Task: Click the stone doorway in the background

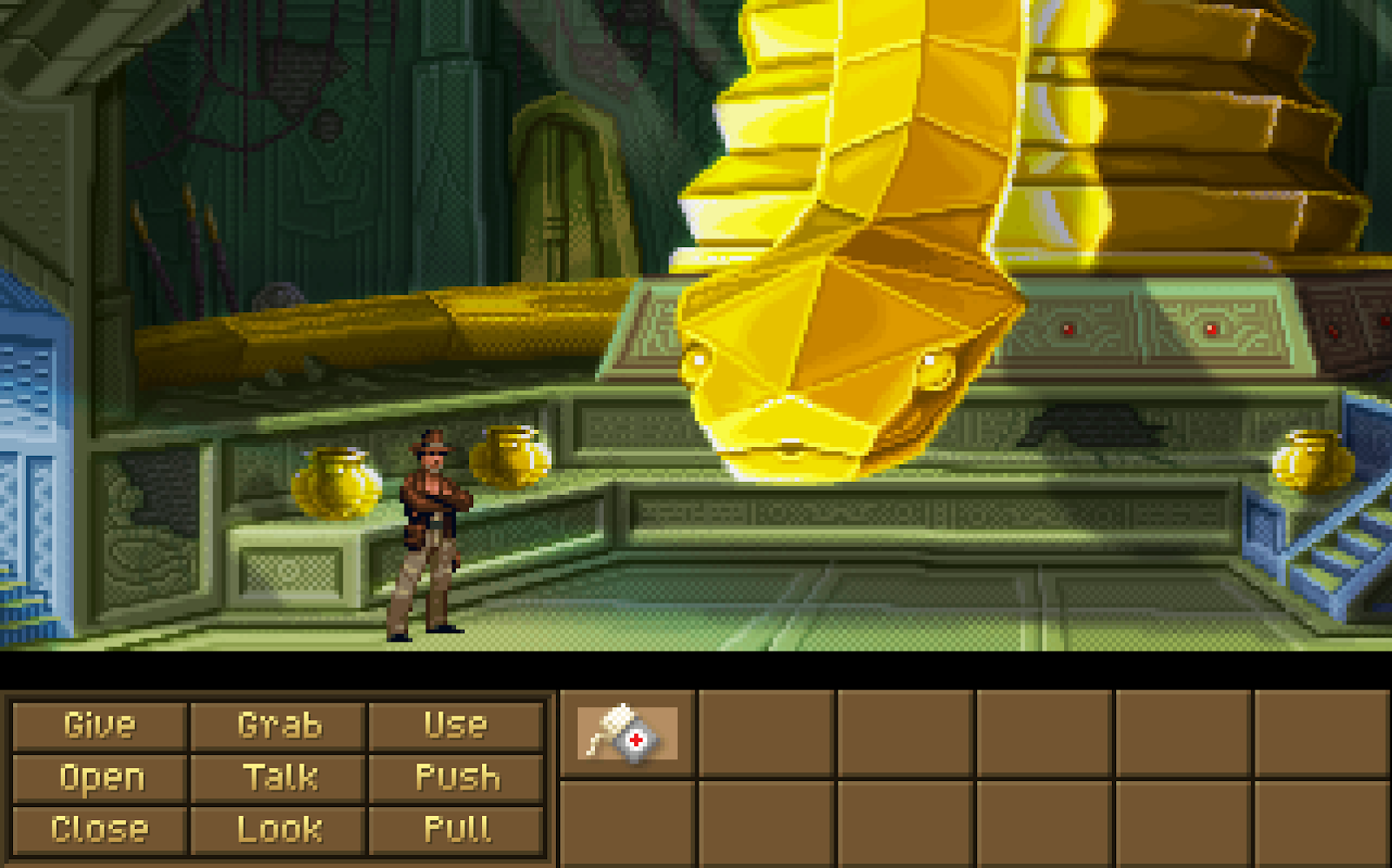Action: [566, 183]
